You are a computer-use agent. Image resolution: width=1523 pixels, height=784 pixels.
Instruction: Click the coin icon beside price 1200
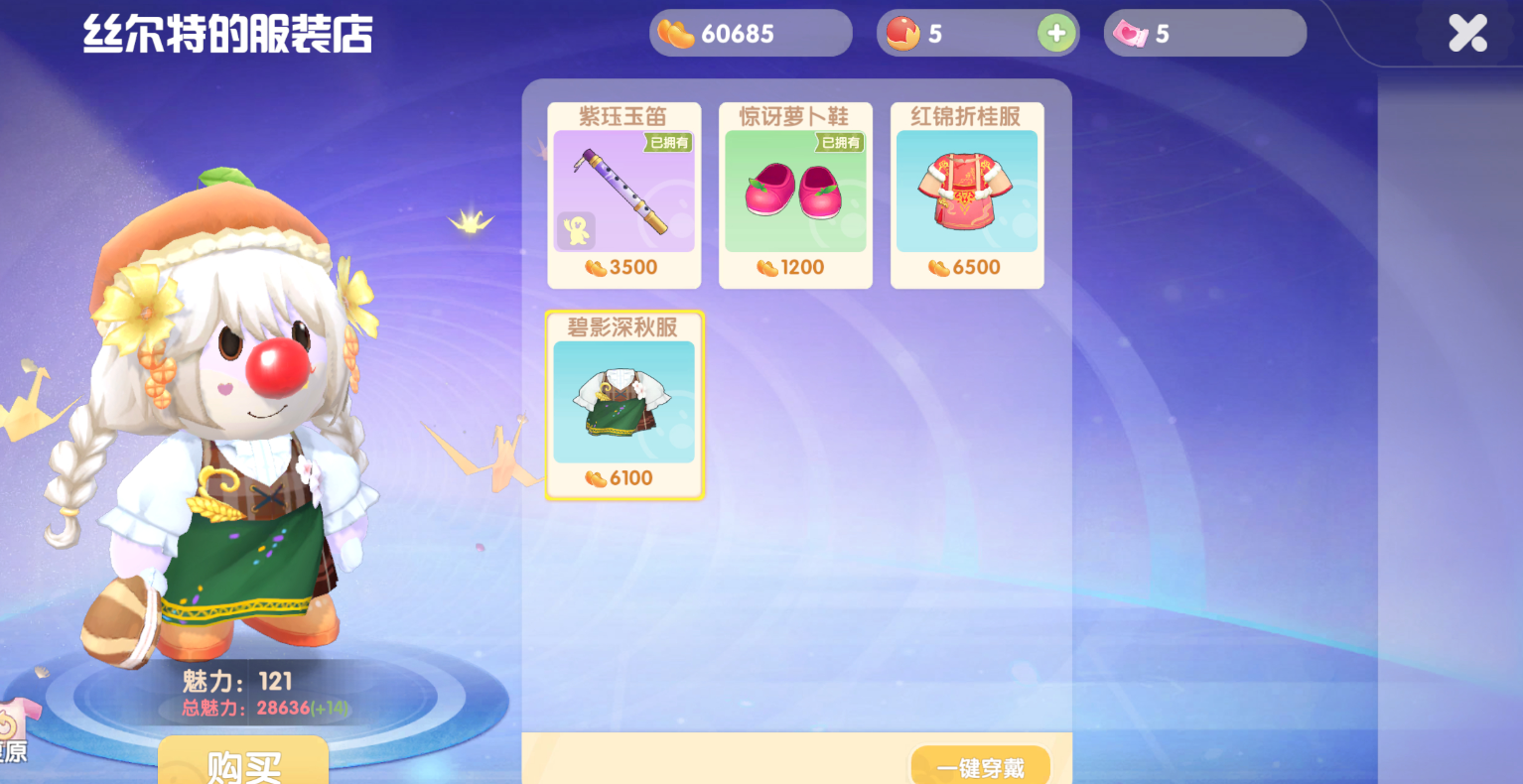[x=765, y=267]
